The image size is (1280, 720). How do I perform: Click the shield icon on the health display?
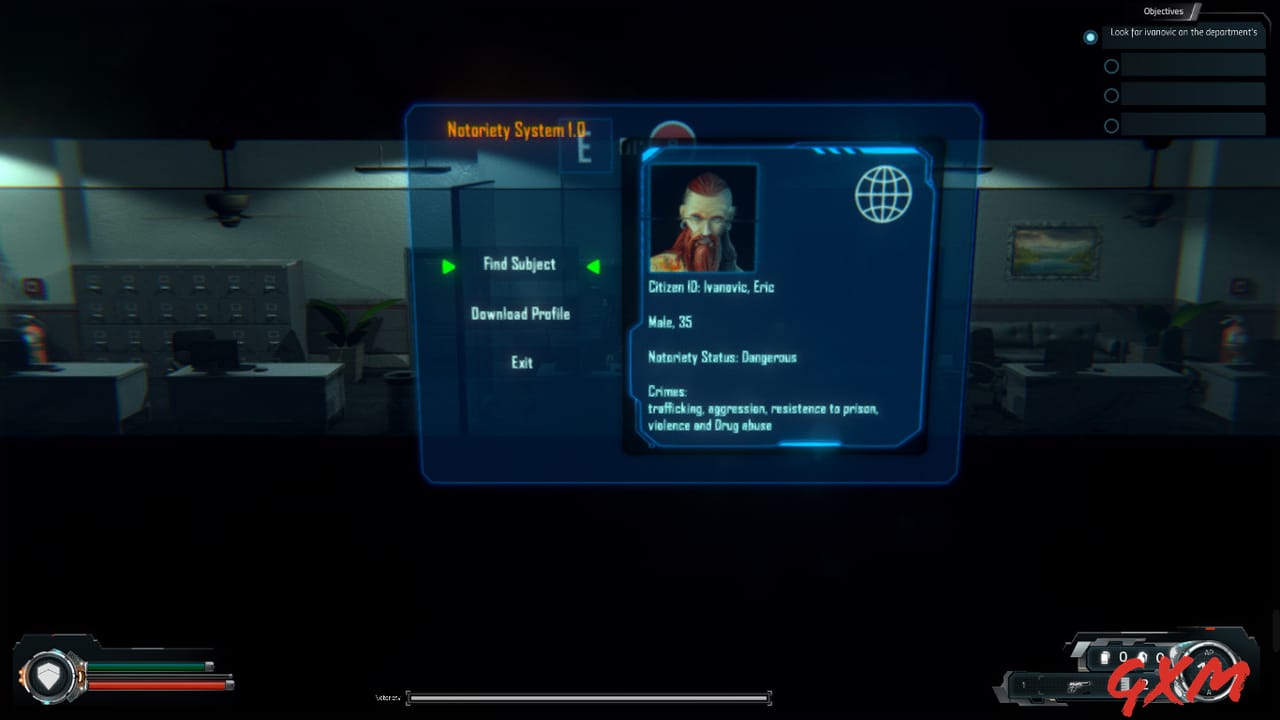pos(49,676)
